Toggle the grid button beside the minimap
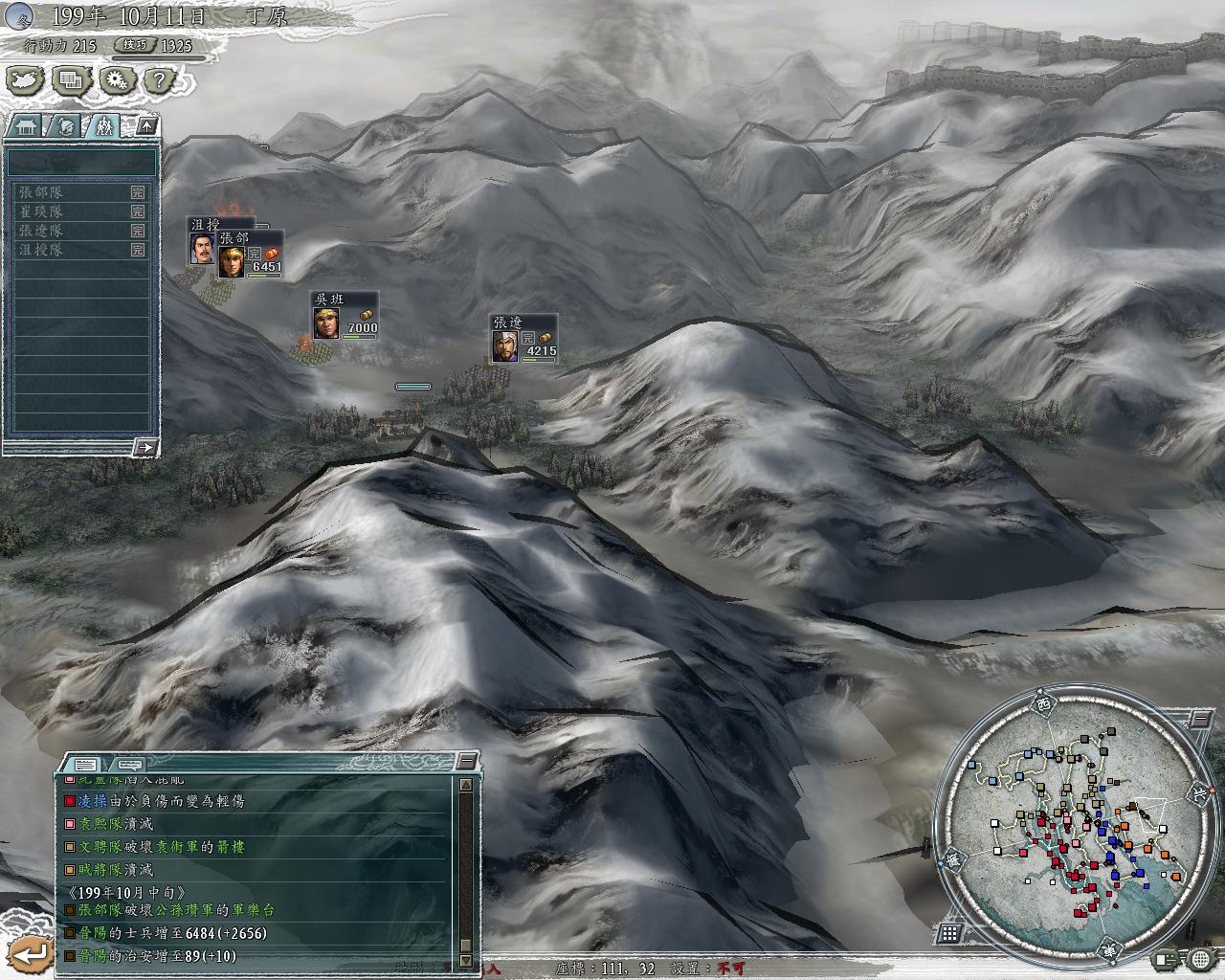Screen dimensions: 1225x980 point(950,933)
